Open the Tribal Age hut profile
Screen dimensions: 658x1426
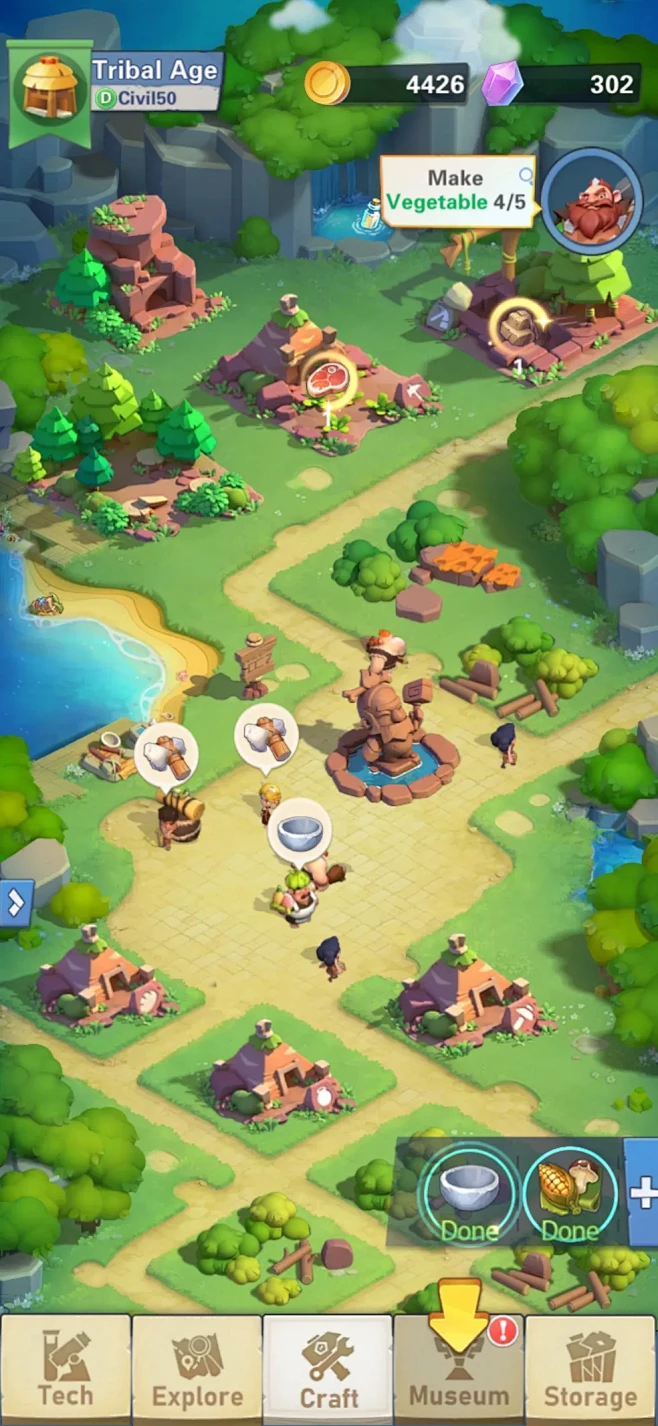50,89
